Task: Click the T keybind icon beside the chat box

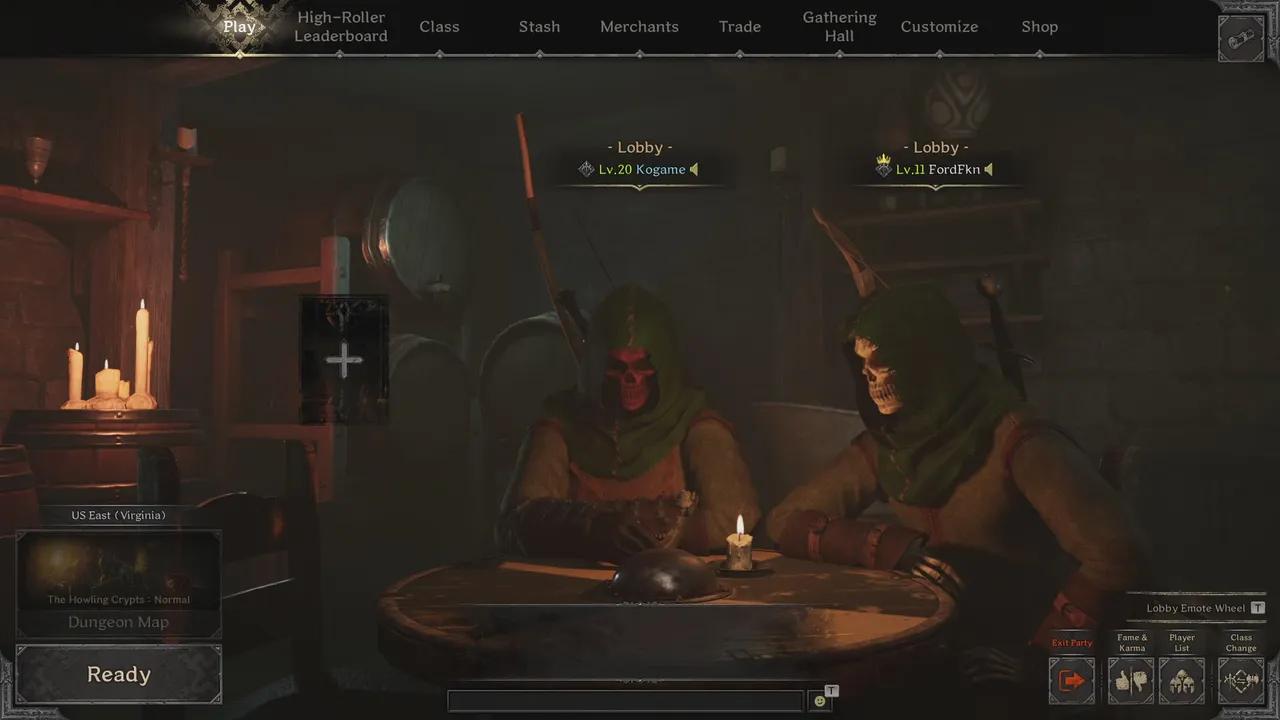Action: tap(831, 690)
